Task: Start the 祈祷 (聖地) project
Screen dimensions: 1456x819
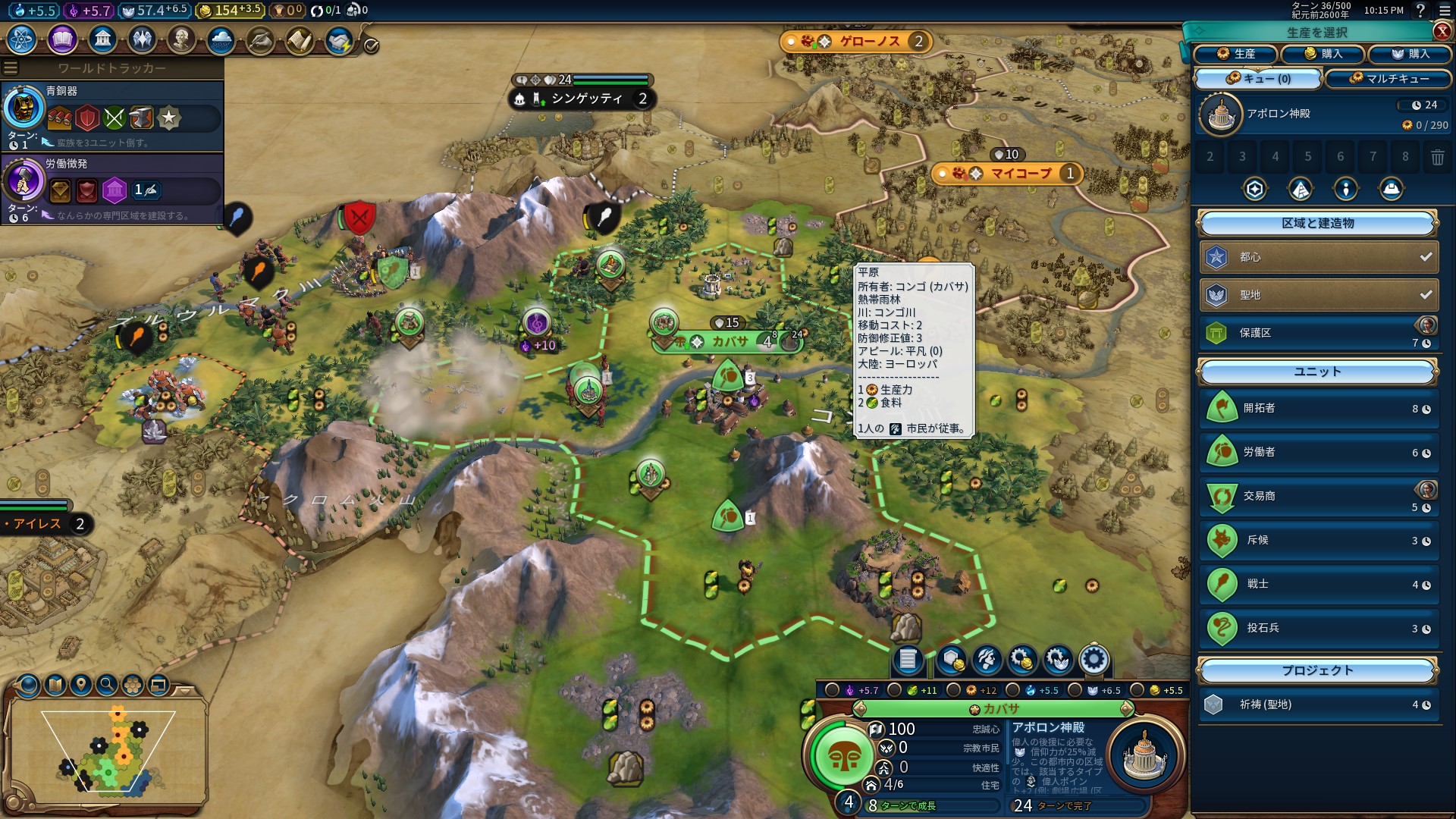Action: click(x=1318, y=704)
